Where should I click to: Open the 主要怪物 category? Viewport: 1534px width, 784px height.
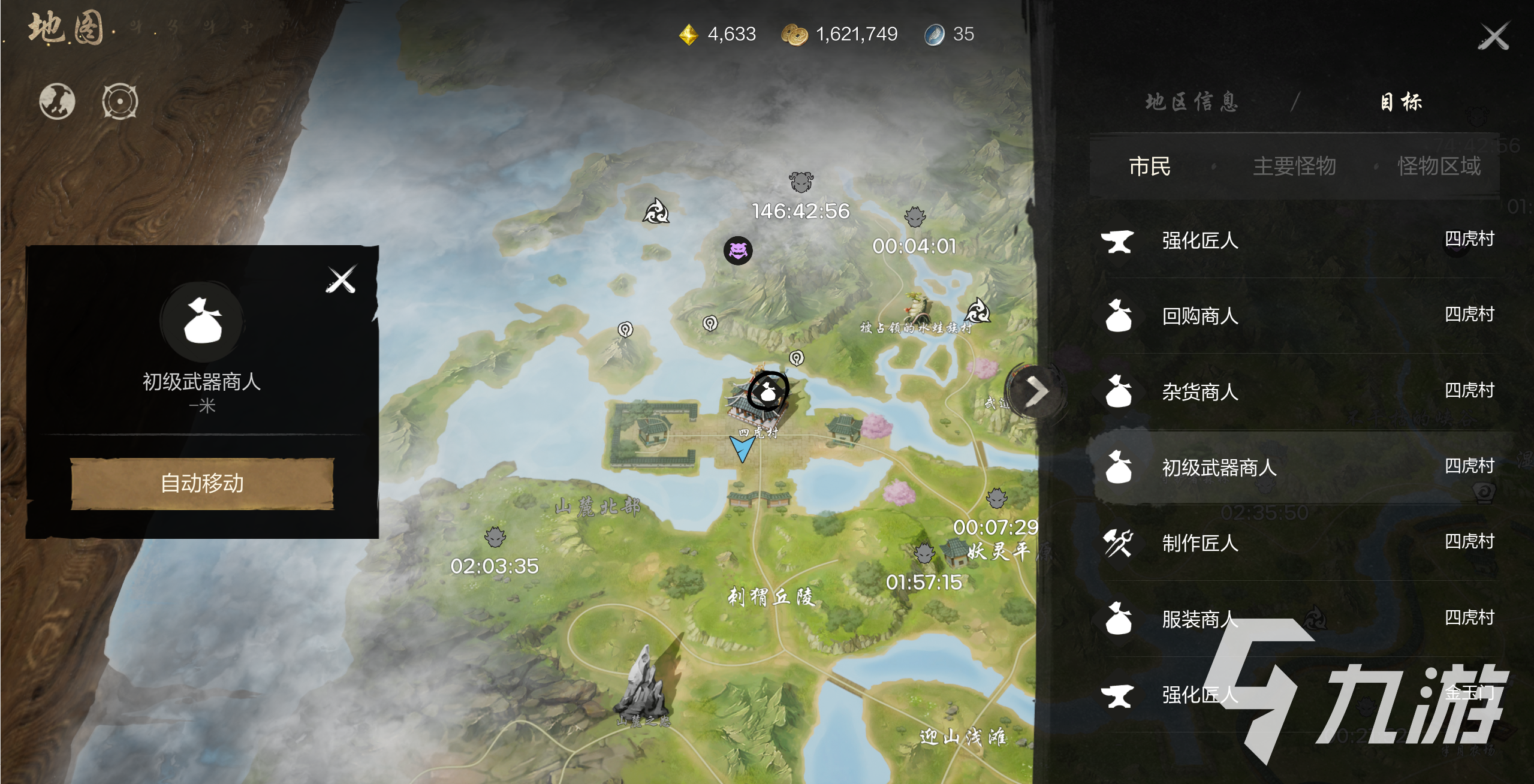[x=1294, y=167]
